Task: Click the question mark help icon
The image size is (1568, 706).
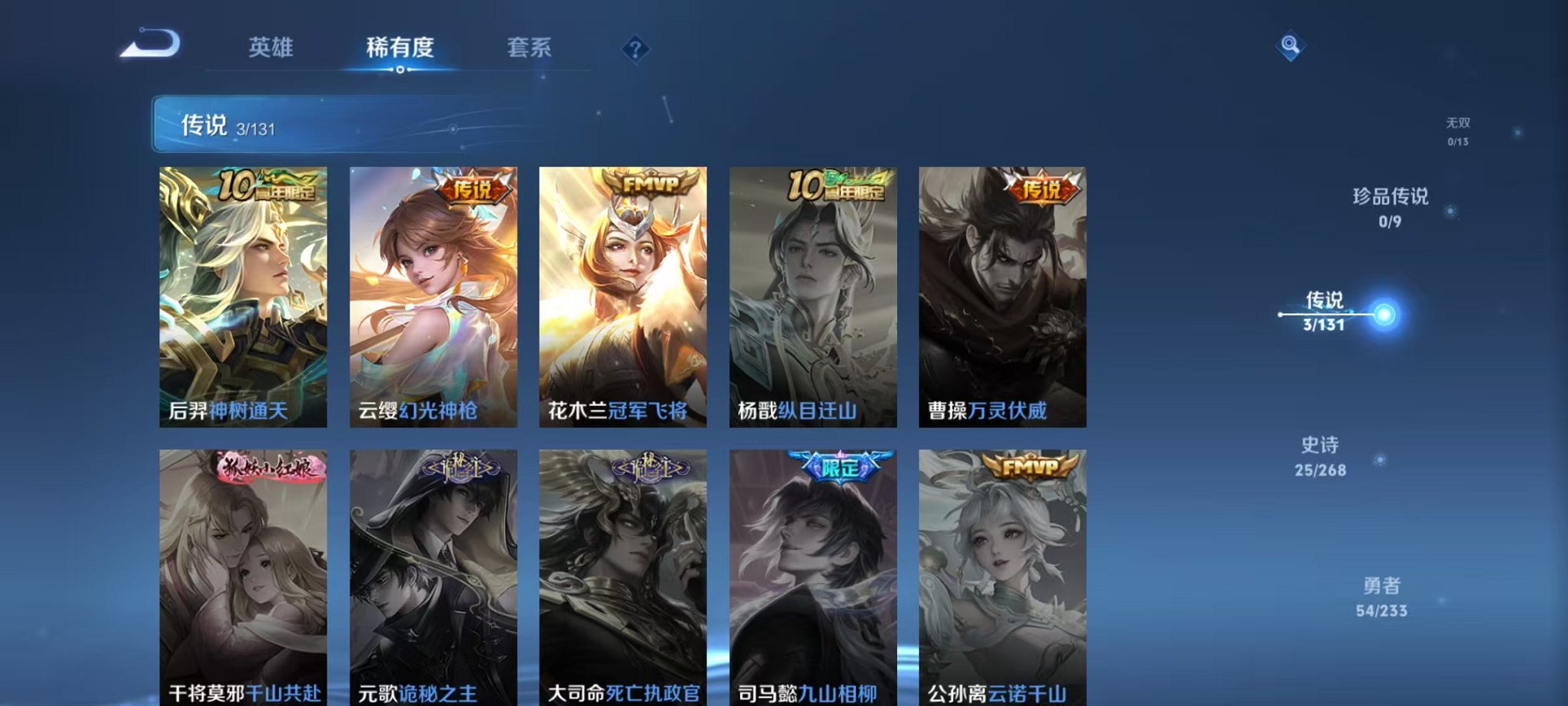Action: coord(633,49)
